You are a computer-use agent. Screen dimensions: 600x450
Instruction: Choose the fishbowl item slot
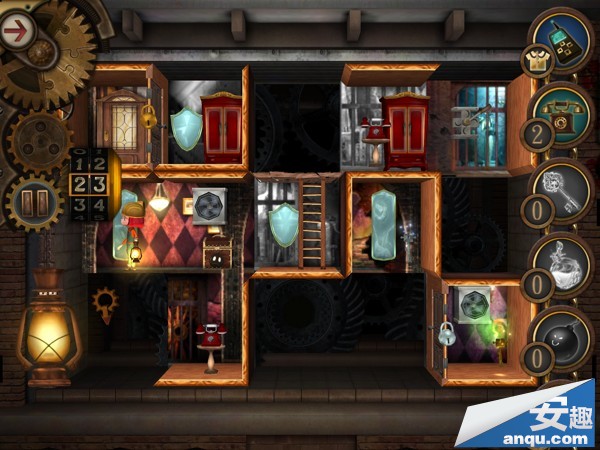point(563,265)
